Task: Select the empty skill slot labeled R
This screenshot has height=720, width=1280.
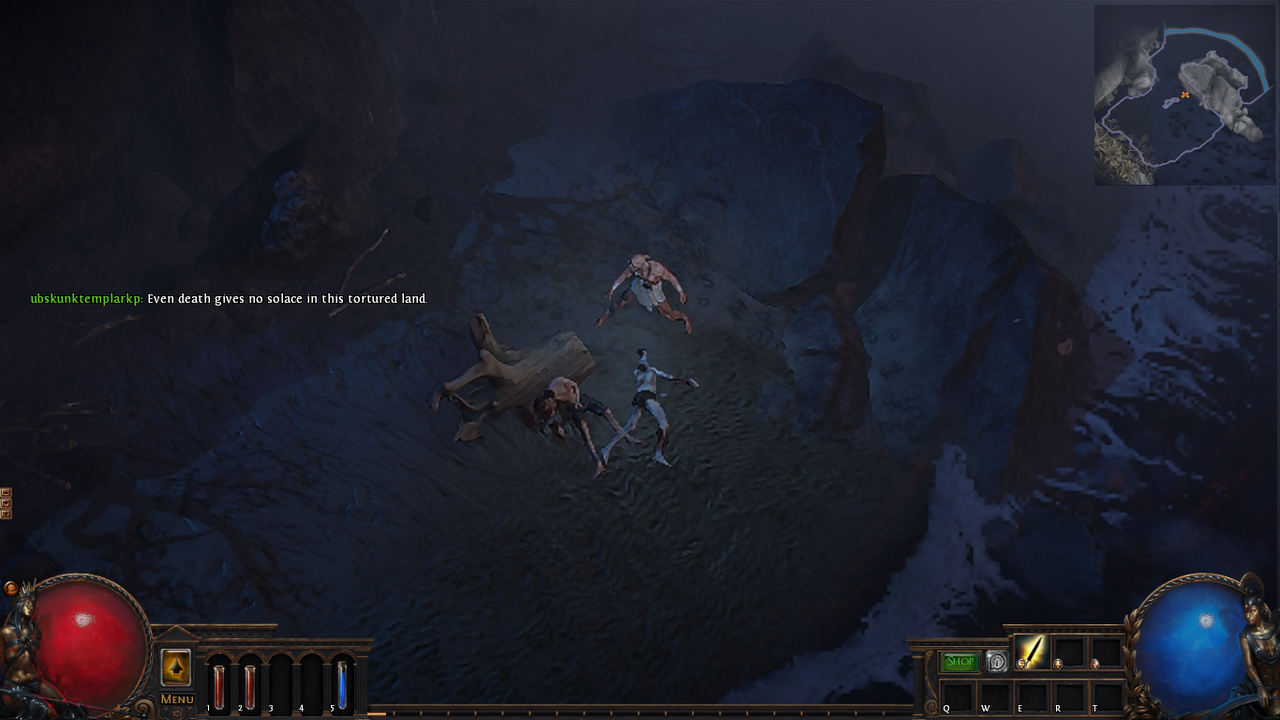Action: (x=1069, y=695)
